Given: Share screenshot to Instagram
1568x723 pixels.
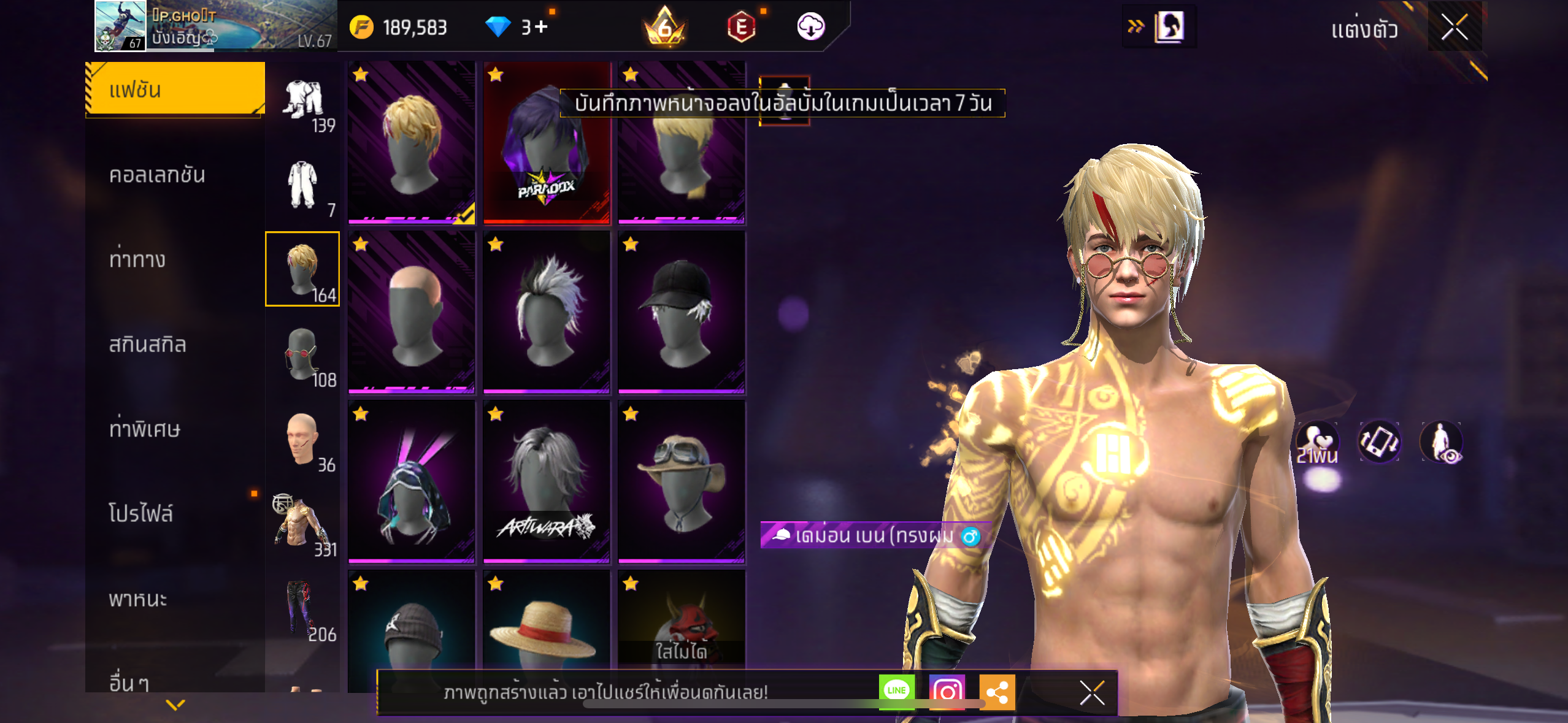Looking at the screenshot, I should coord(947,692).
